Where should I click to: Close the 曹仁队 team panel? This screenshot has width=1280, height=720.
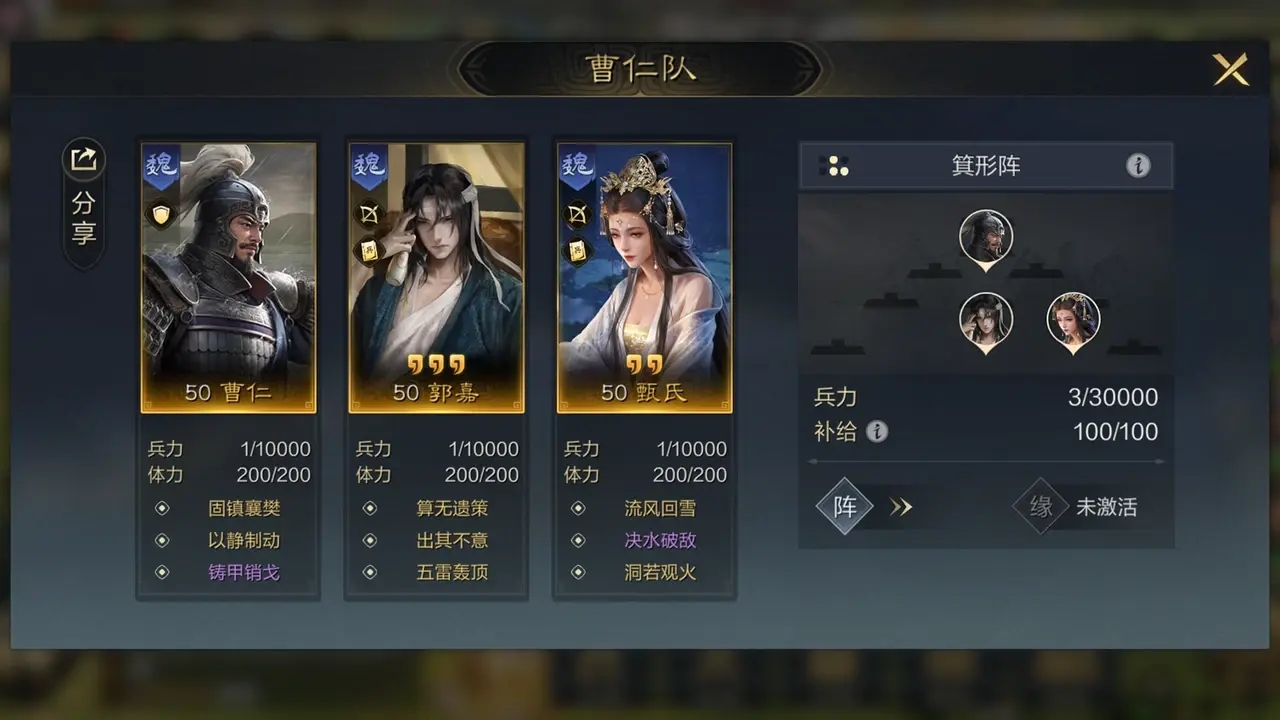click(1230, 69)
